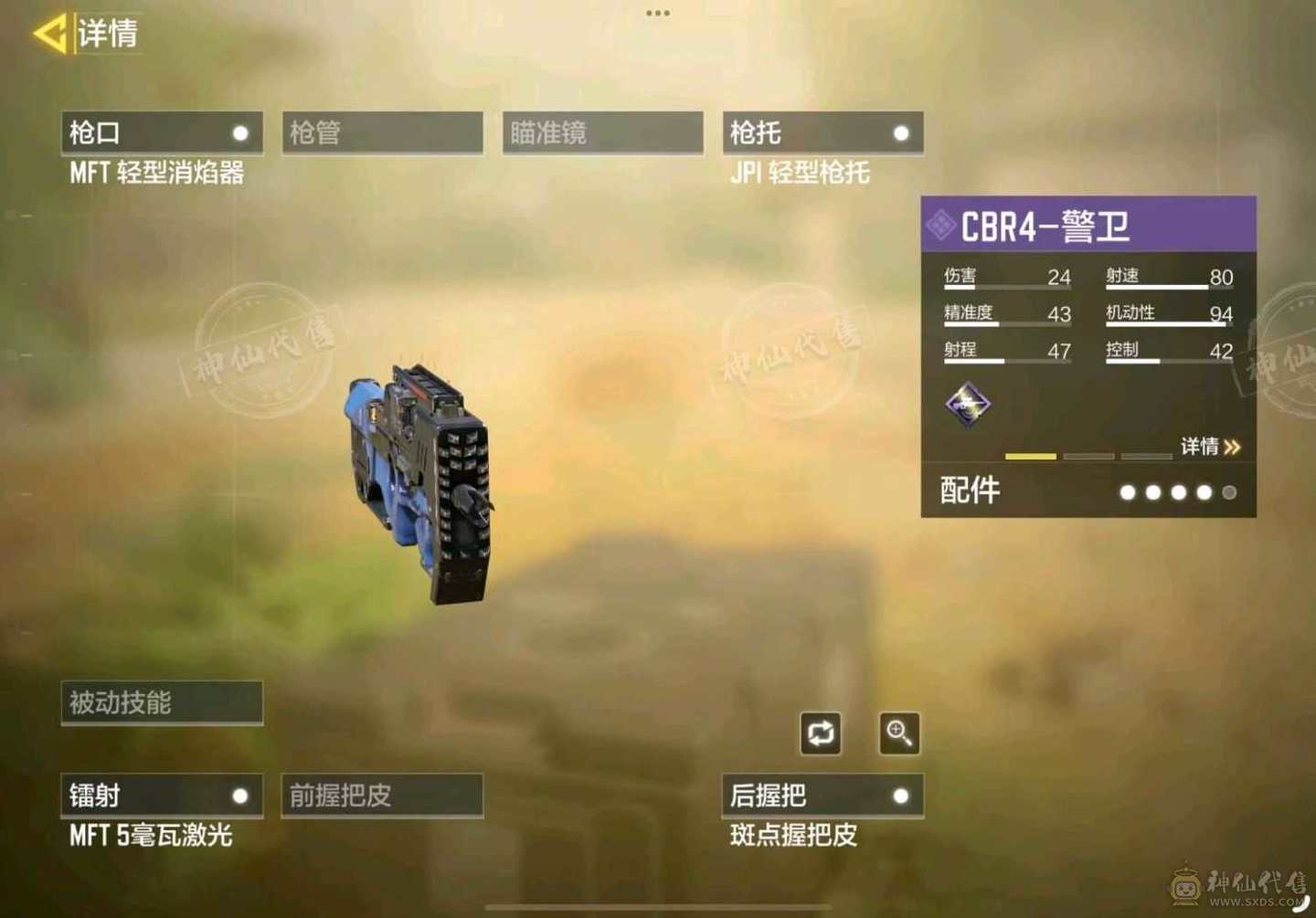1316x918 pixels.
Task: Click the diamond icon beside CBR4-警卫
Action: (940, 222)
